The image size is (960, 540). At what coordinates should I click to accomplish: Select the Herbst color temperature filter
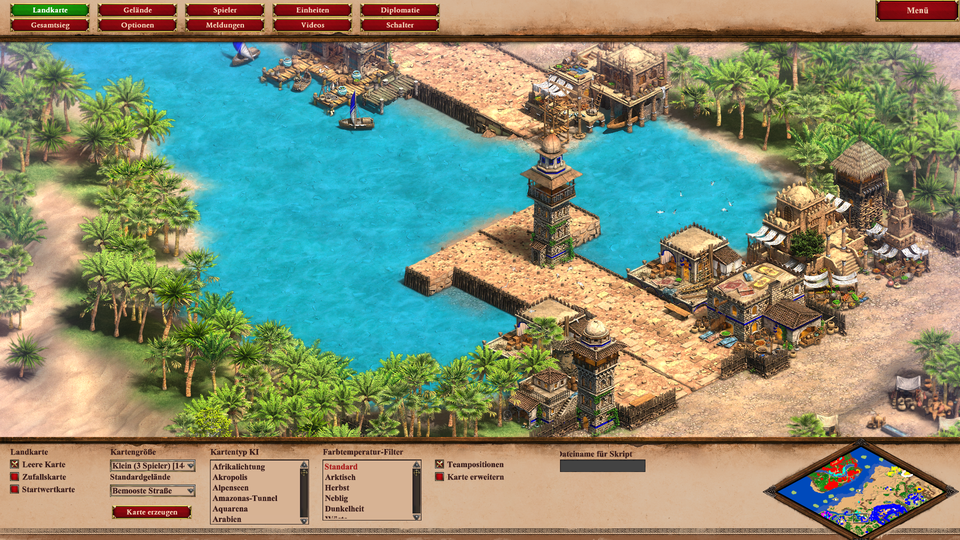point(338,488)
